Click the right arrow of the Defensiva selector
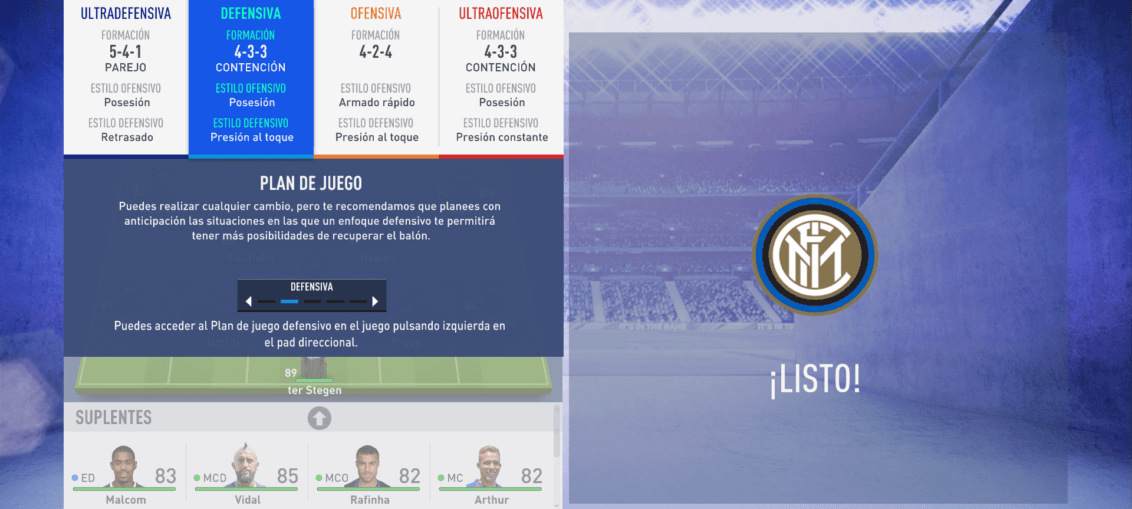The height and width of the screenshot is (509, 1132). point(375,301)
